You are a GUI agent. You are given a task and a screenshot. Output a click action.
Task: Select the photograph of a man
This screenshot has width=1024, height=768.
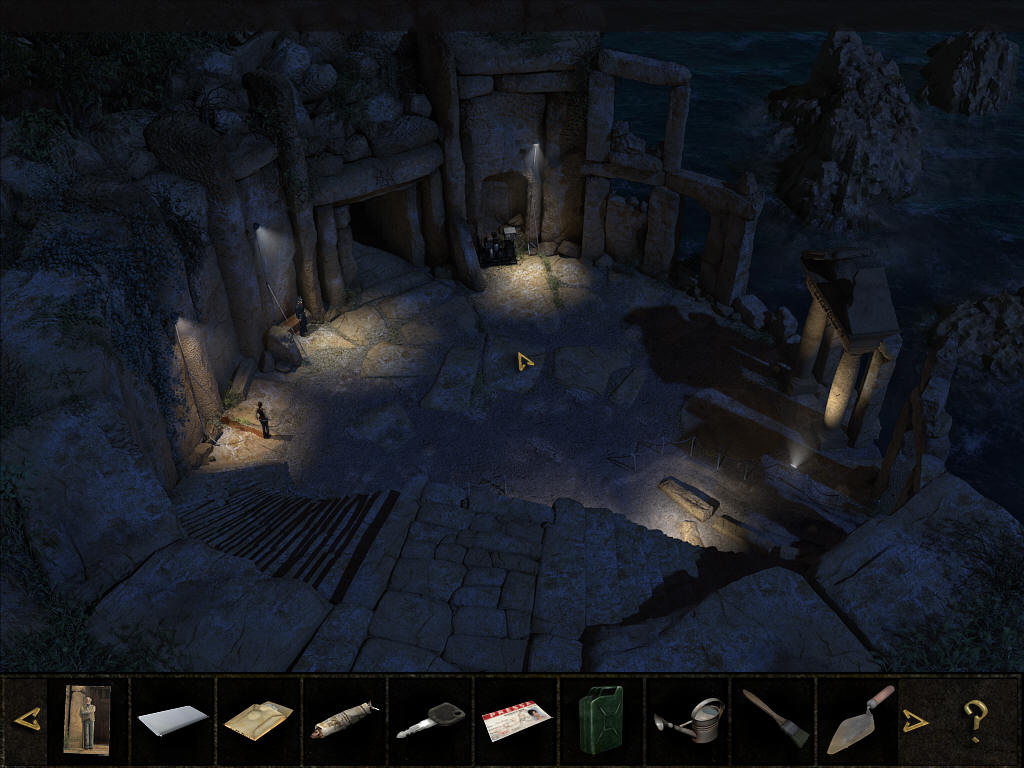[87, 718]
